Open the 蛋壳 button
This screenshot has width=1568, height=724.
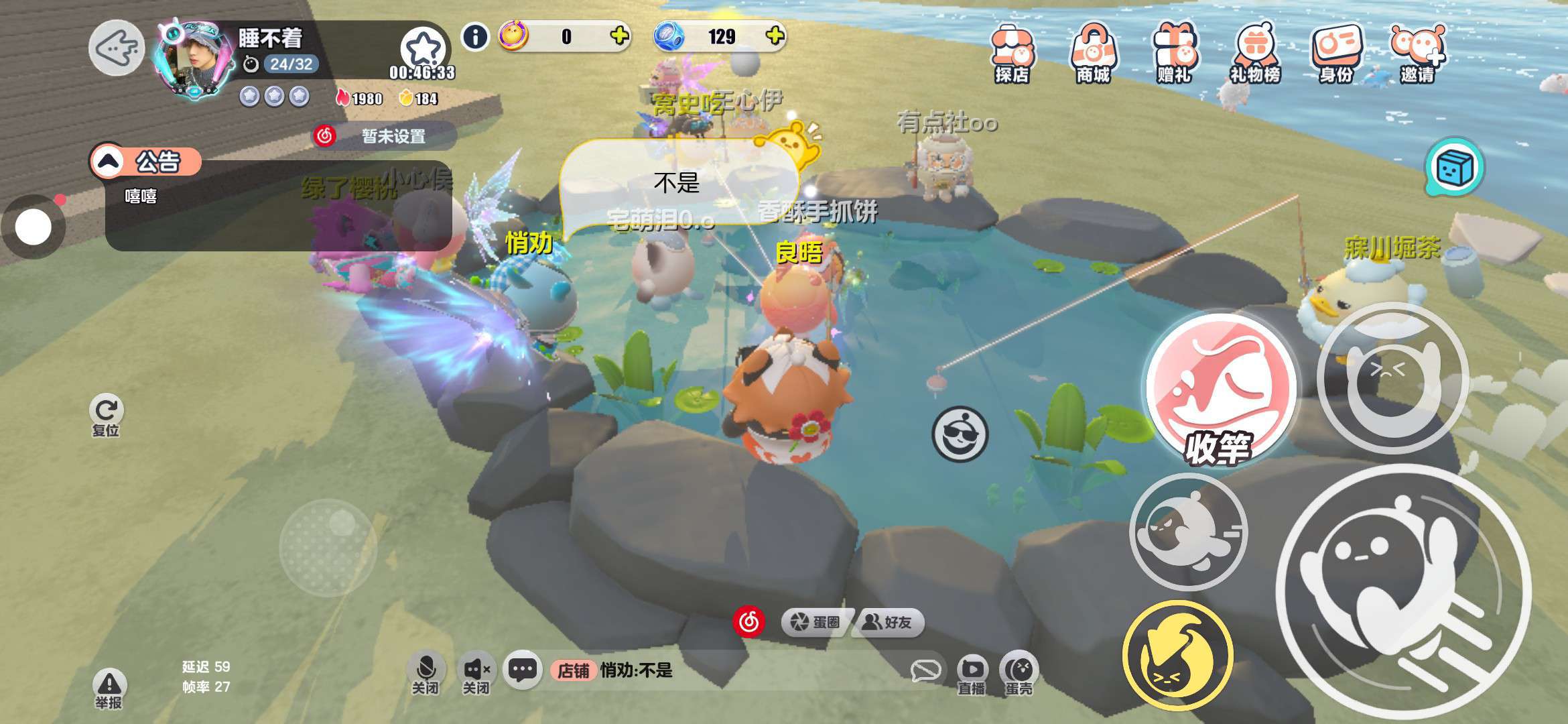point(1019,673)
